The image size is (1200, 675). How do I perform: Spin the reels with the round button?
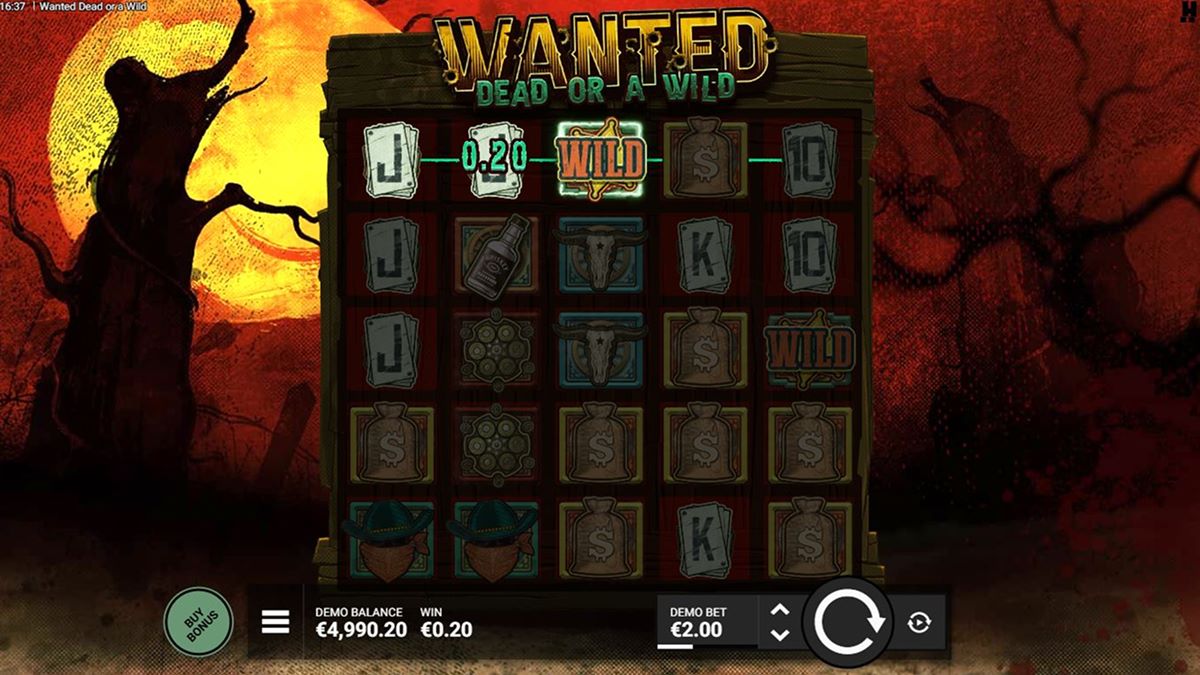coord(849,622)
